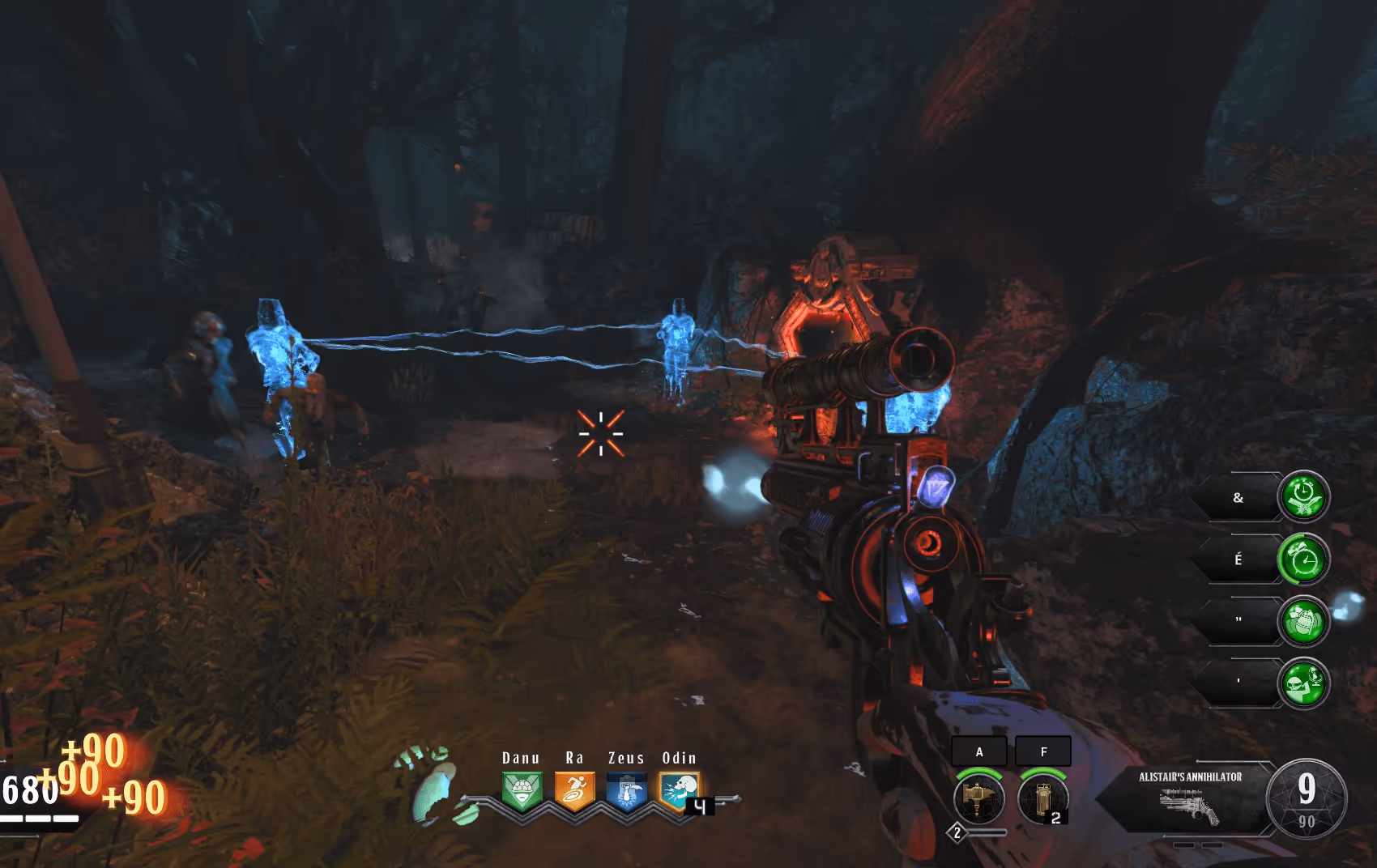The image size is (1377, 868).
Task: Click the blue Zeus perk icon
Action: coord(627,790)
